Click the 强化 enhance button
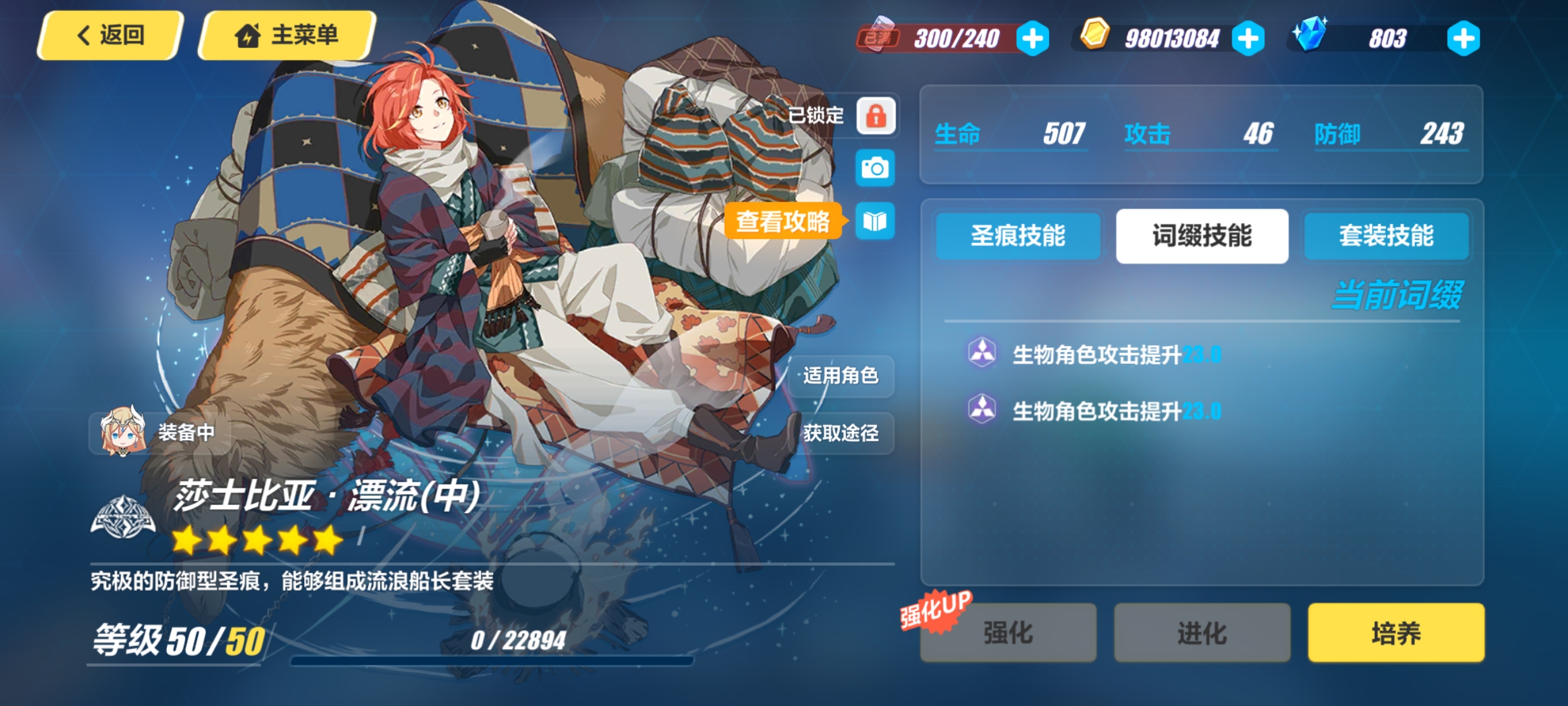1568x706 pixels. (1008, 633)
